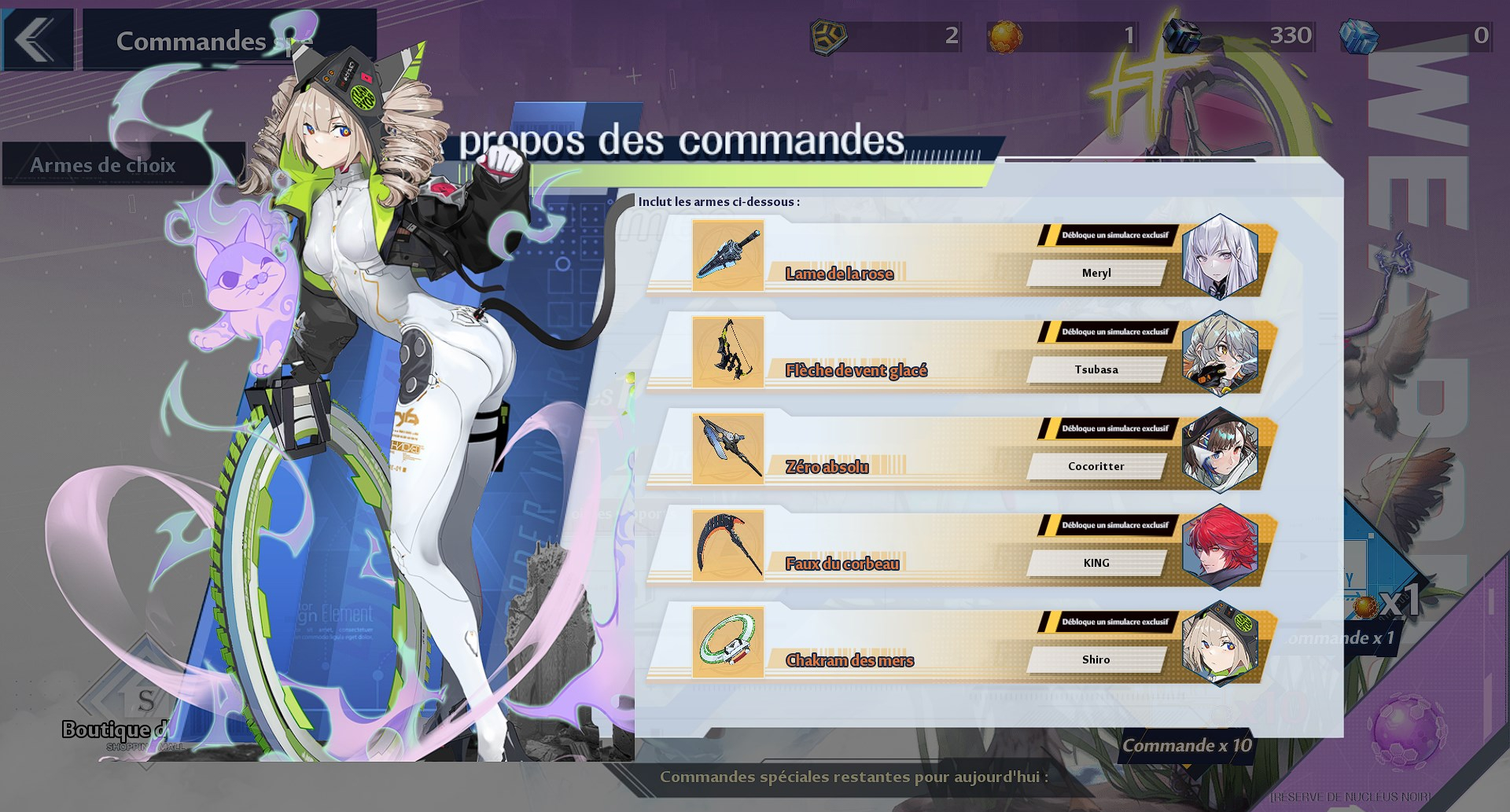Click the black nucleus currency icon
The image size is (1510, 812).
pyautogui.click(x=1183, y=35)
